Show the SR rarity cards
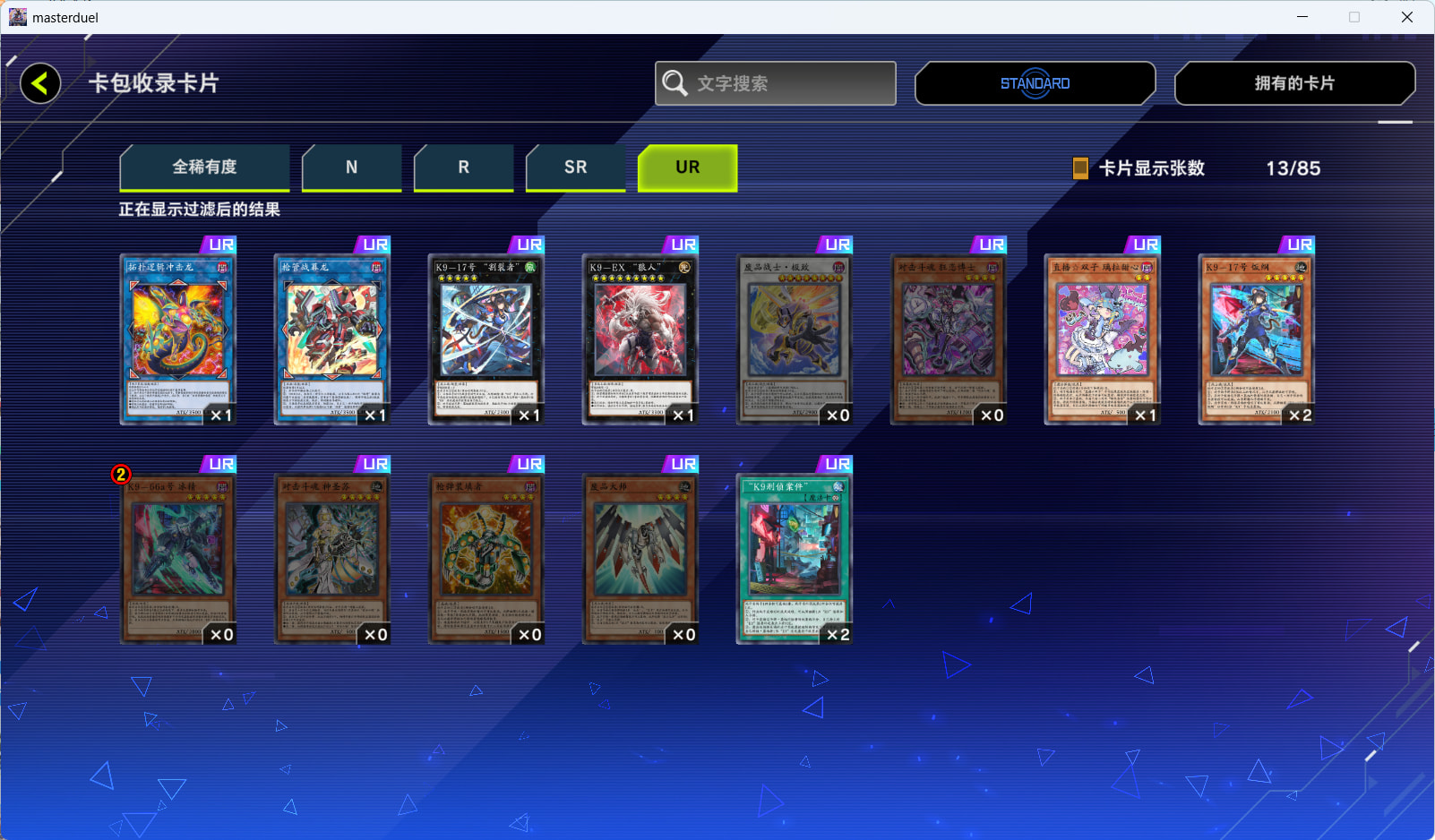 [575, 167]
